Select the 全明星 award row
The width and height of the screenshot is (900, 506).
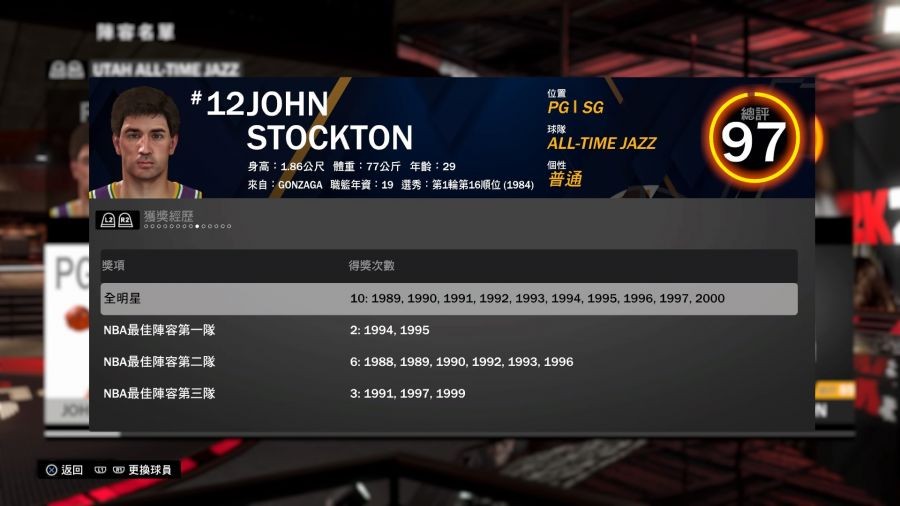(x=449, y=299)
